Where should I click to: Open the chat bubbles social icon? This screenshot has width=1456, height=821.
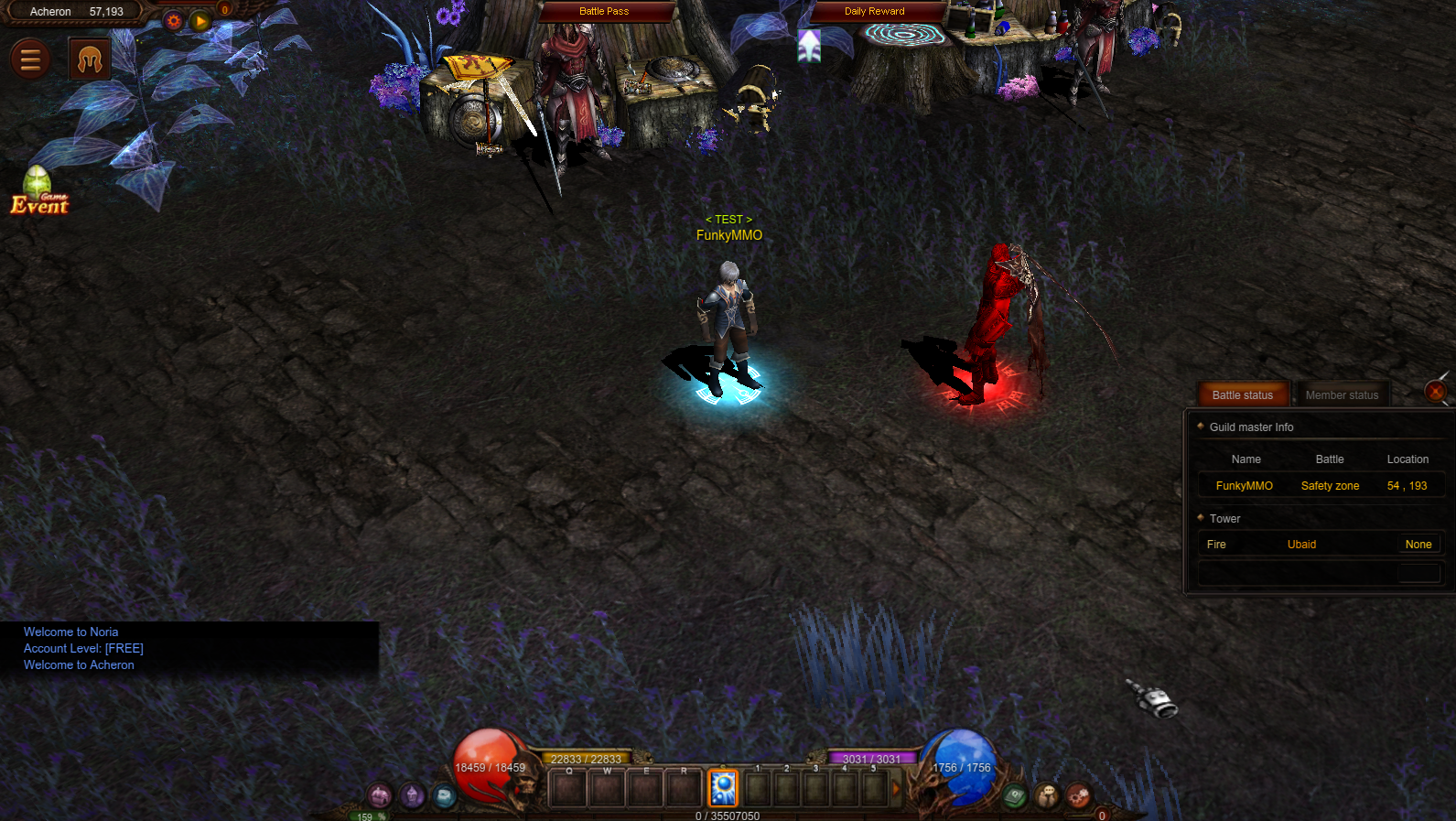(x=1047, y=796)
